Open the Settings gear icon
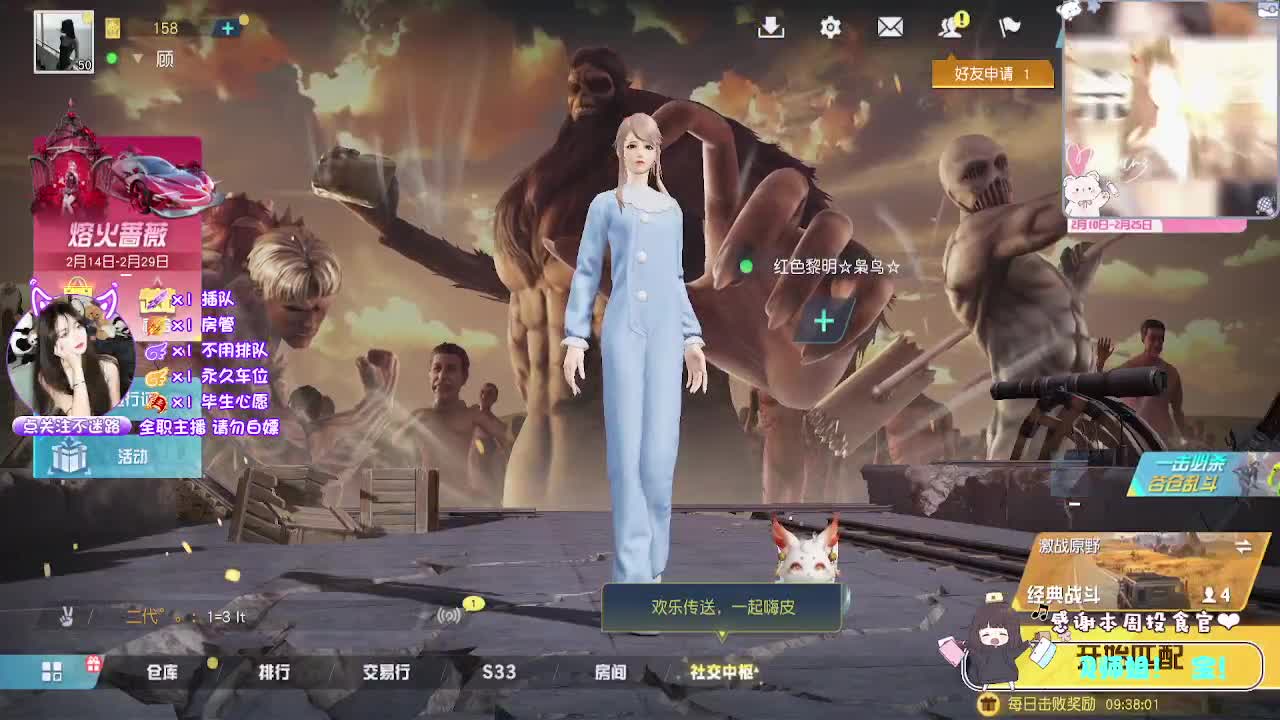The height and width of the screenshot is (720, 1280). (x=829, y=28)
